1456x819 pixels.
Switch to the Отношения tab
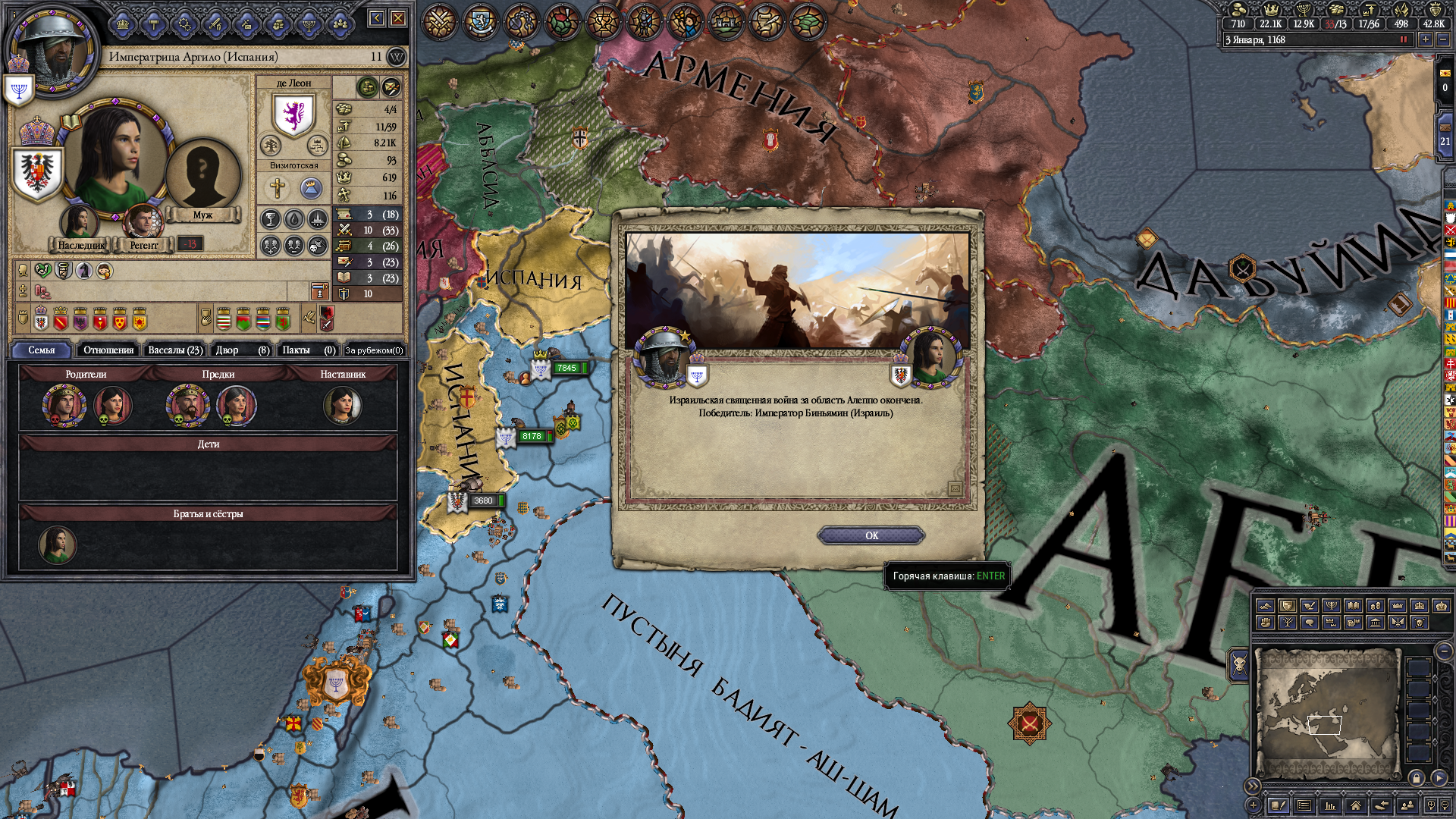click(108, 350)
